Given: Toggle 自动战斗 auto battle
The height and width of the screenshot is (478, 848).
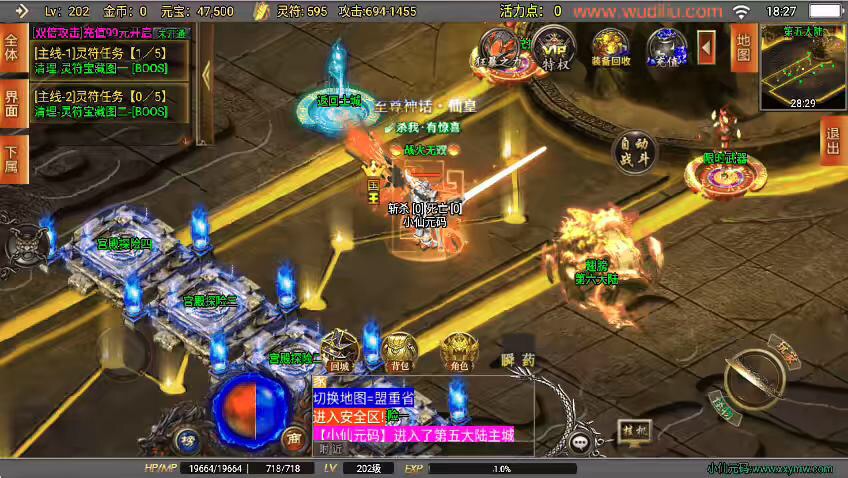Looking at the screenshot, I should (x=635, y=151).
